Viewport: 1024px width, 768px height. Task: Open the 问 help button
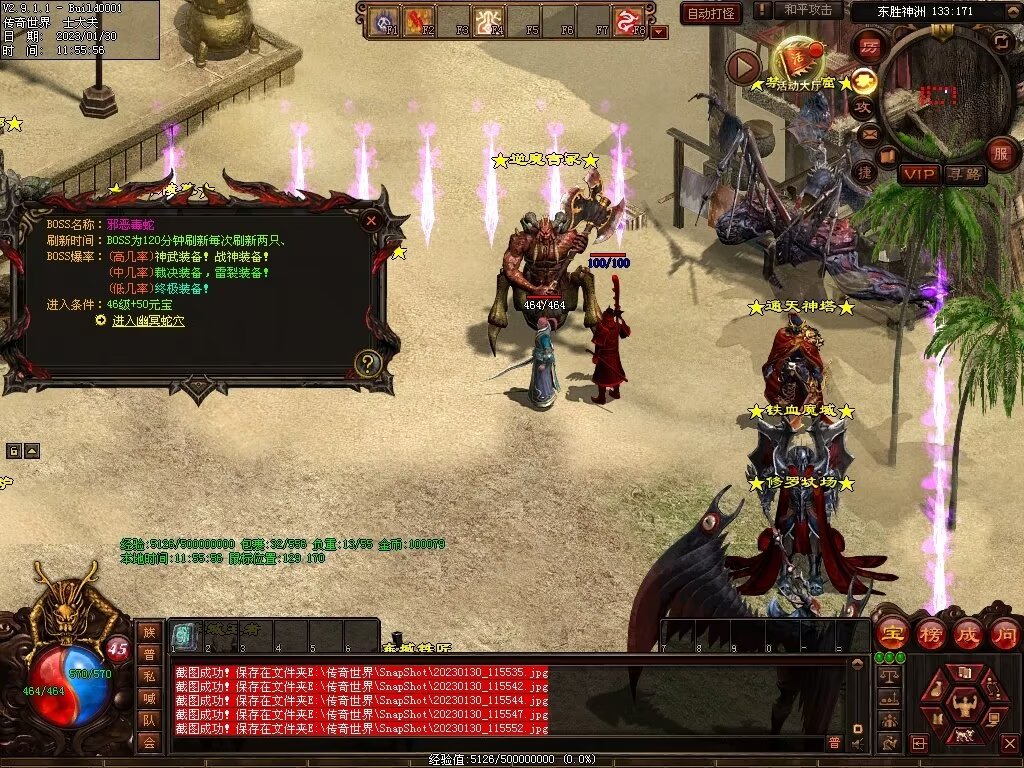(1004, 634)
